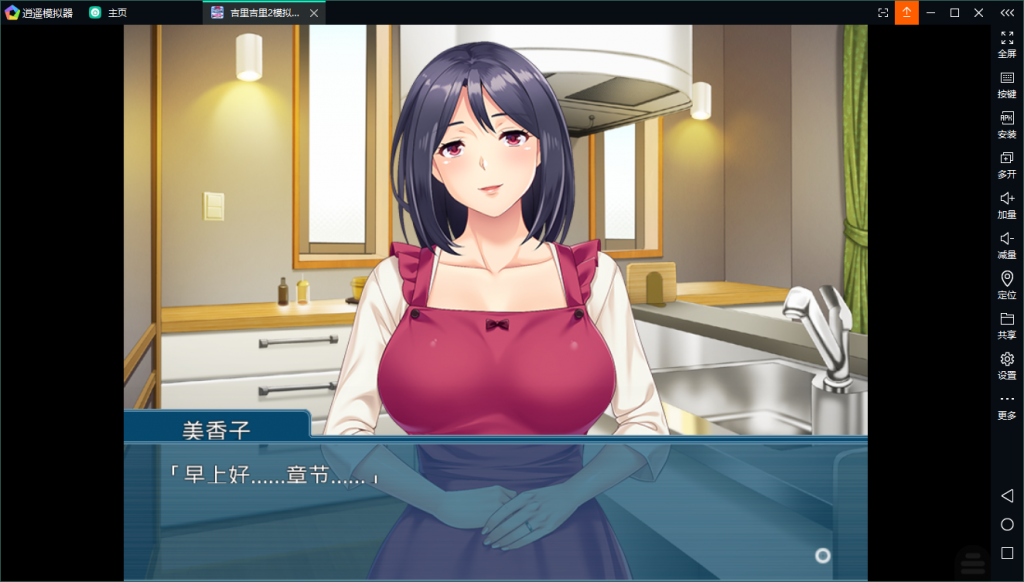Screen dimensions: 1024x582
Task: Switch to the 主页 home tab
Action: [108, 13]
